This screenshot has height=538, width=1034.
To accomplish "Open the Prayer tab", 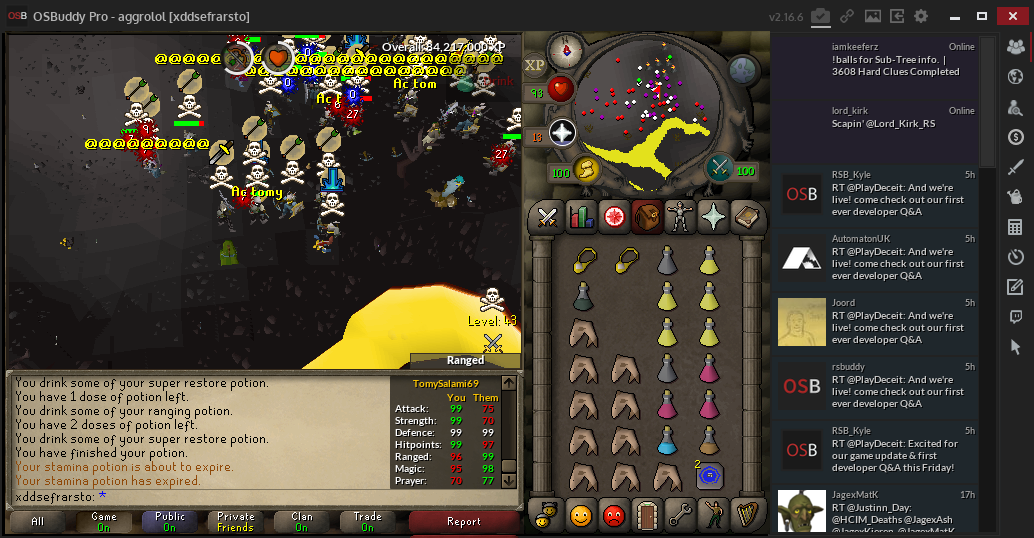I will [x=713, y=216].
